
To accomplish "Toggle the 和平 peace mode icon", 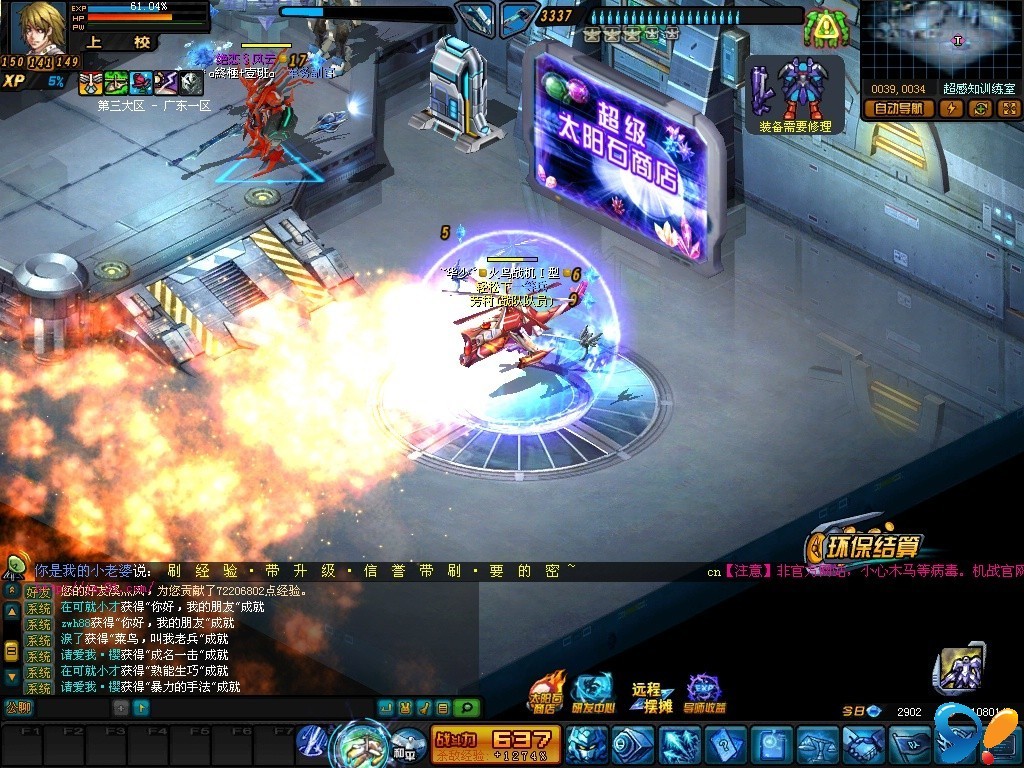I will tap(403, 743).
